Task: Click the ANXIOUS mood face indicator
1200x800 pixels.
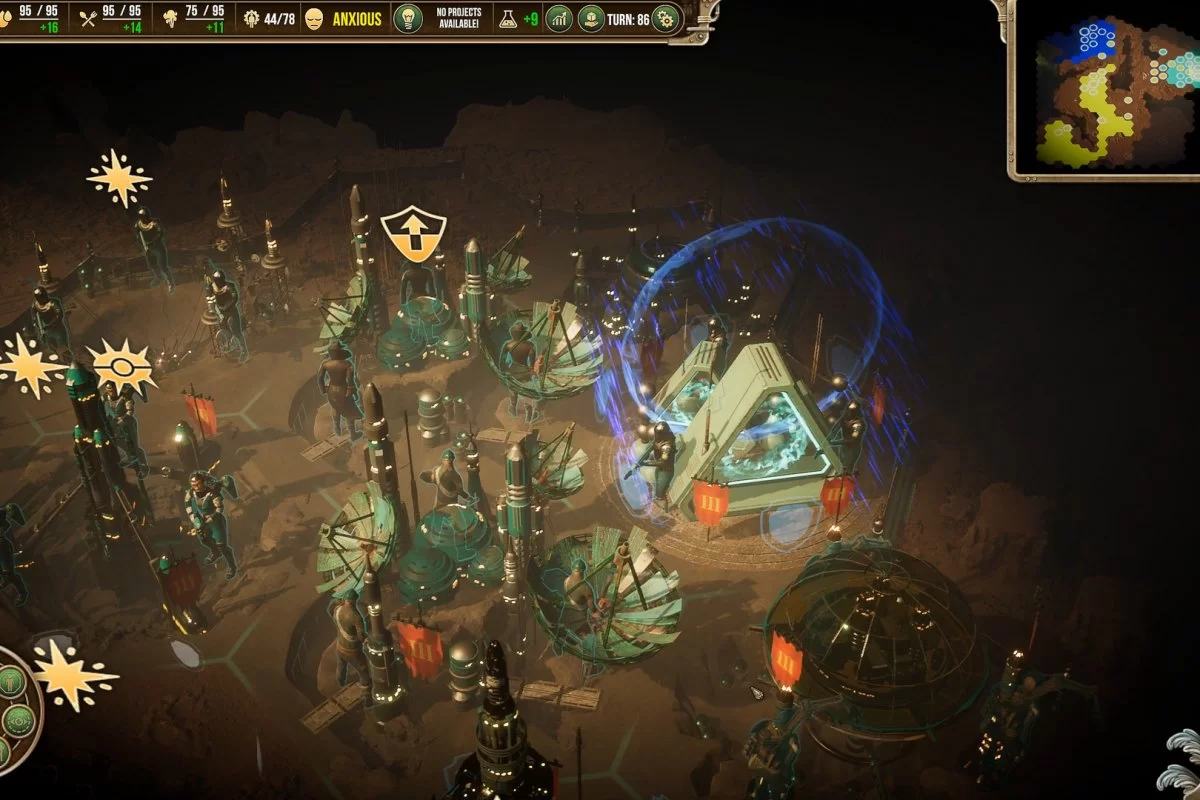Action: coord(315,19)
